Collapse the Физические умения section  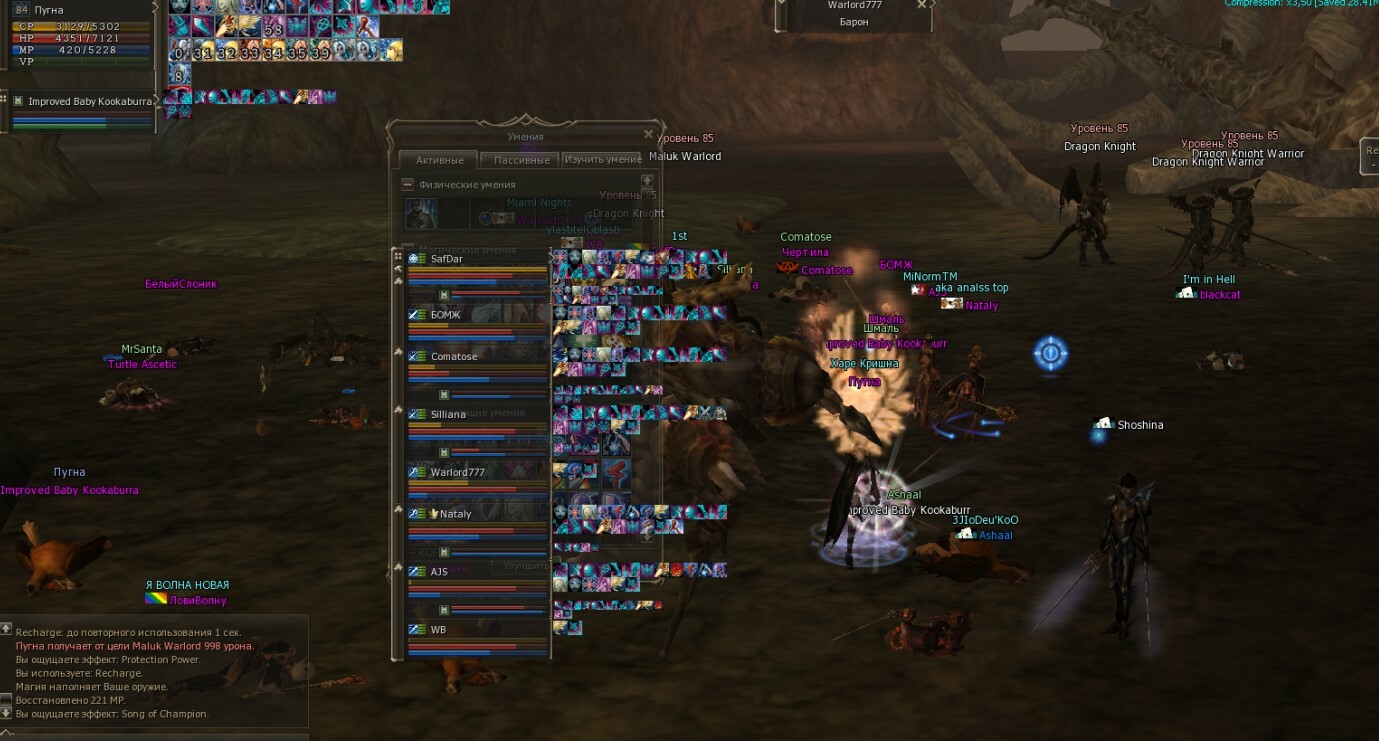407,184
